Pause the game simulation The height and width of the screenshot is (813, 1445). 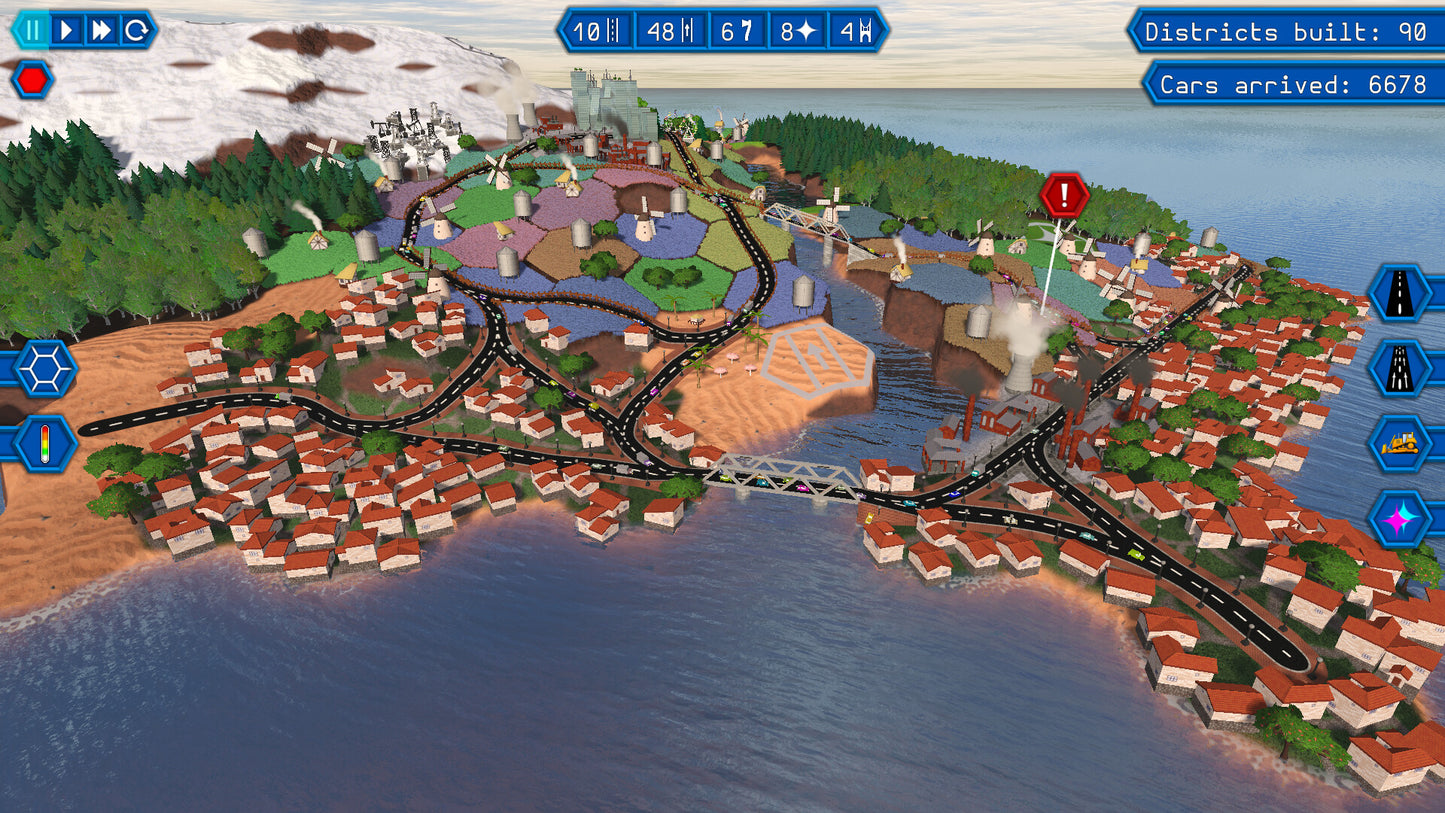(32, 30)
